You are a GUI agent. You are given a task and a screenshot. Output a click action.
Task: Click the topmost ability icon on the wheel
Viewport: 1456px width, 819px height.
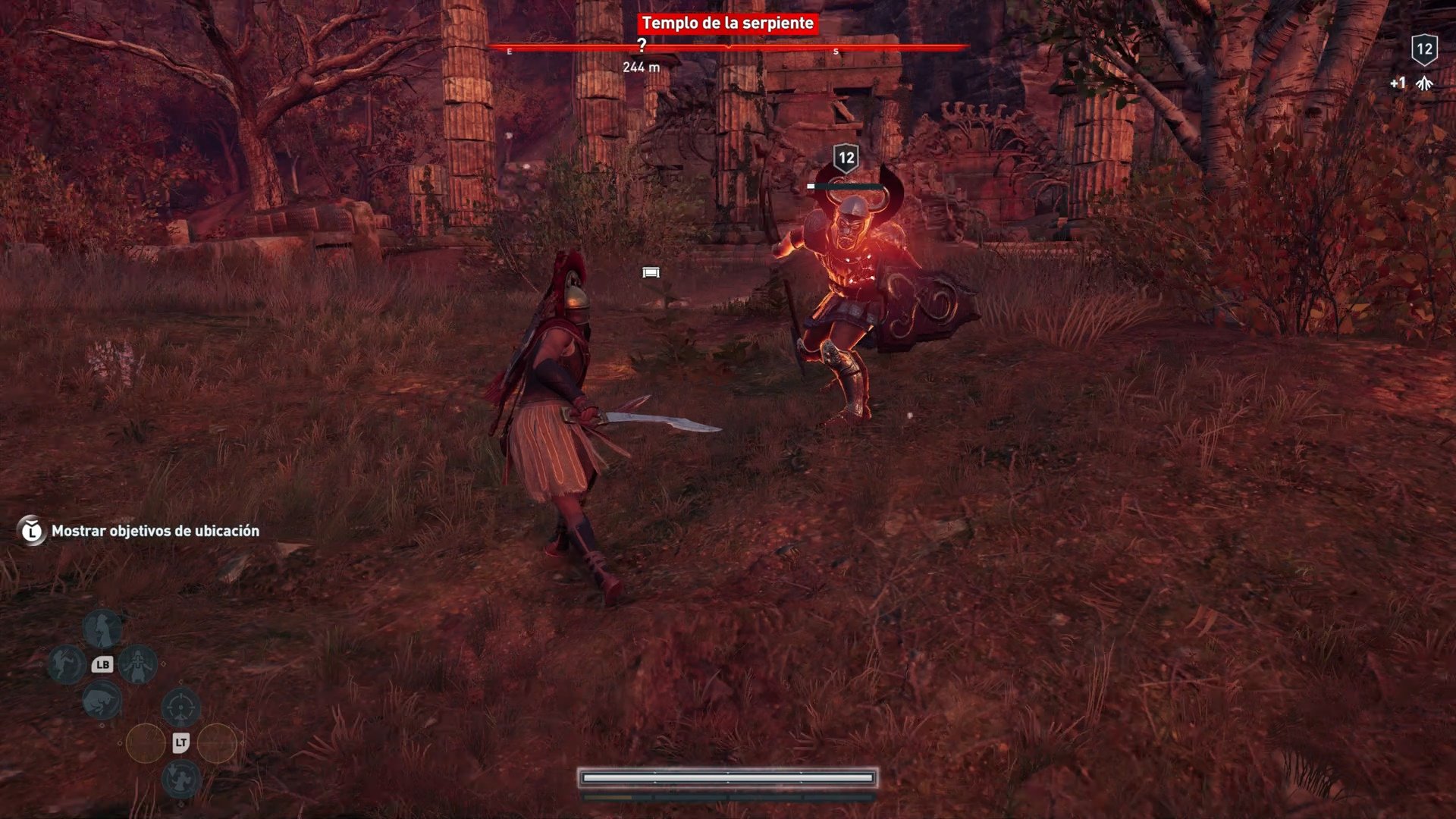[102, 629]
